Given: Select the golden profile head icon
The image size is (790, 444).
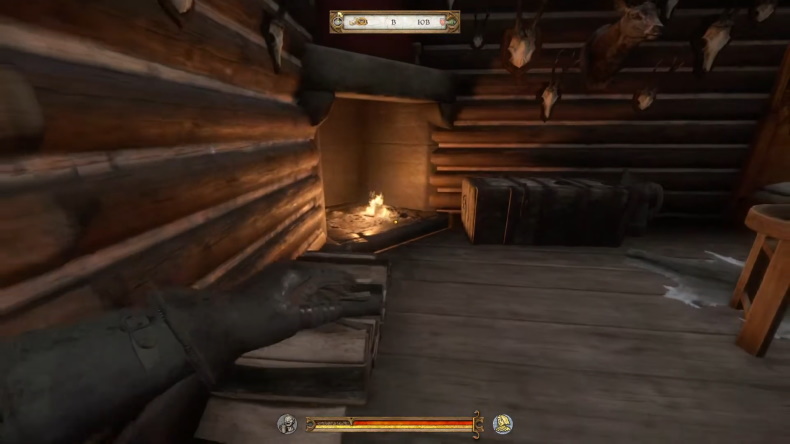Looking at the screenshot, I should click(x=502, y=424).
